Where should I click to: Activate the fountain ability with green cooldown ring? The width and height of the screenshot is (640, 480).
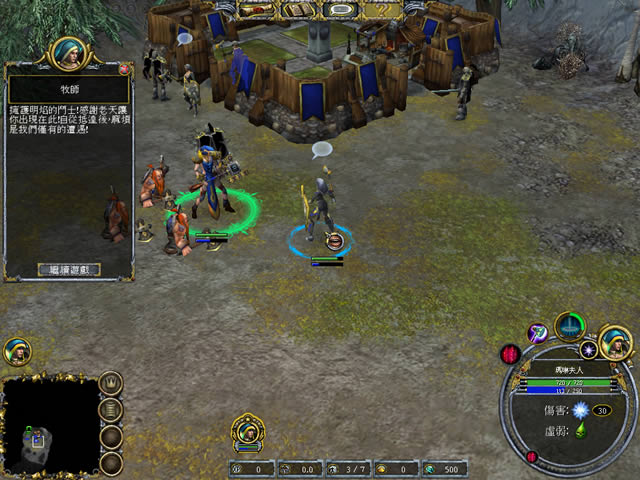pyautogui.click(x=570, y=325)
